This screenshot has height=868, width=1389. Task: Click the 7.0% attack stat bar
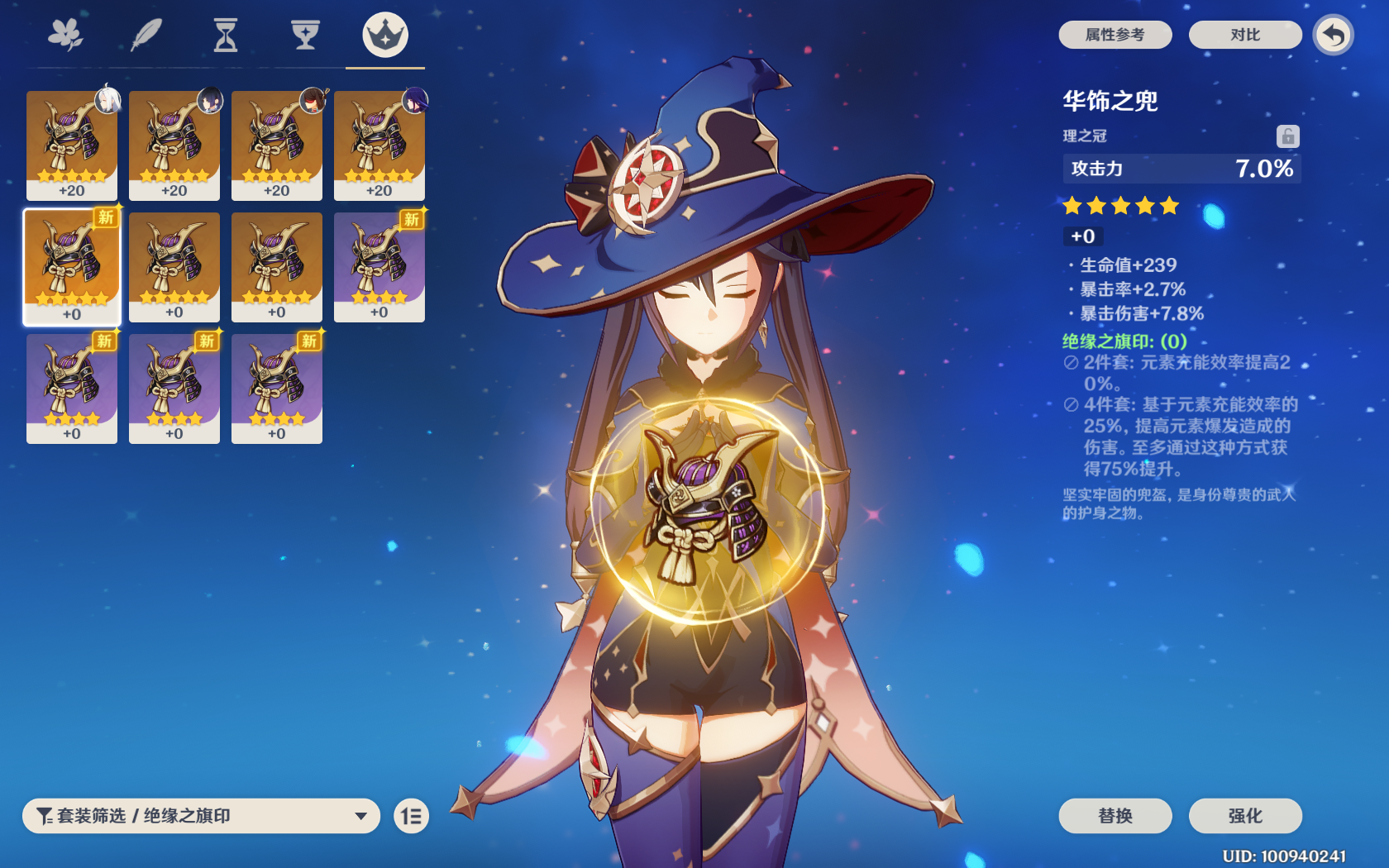(x=1181, y=169)
